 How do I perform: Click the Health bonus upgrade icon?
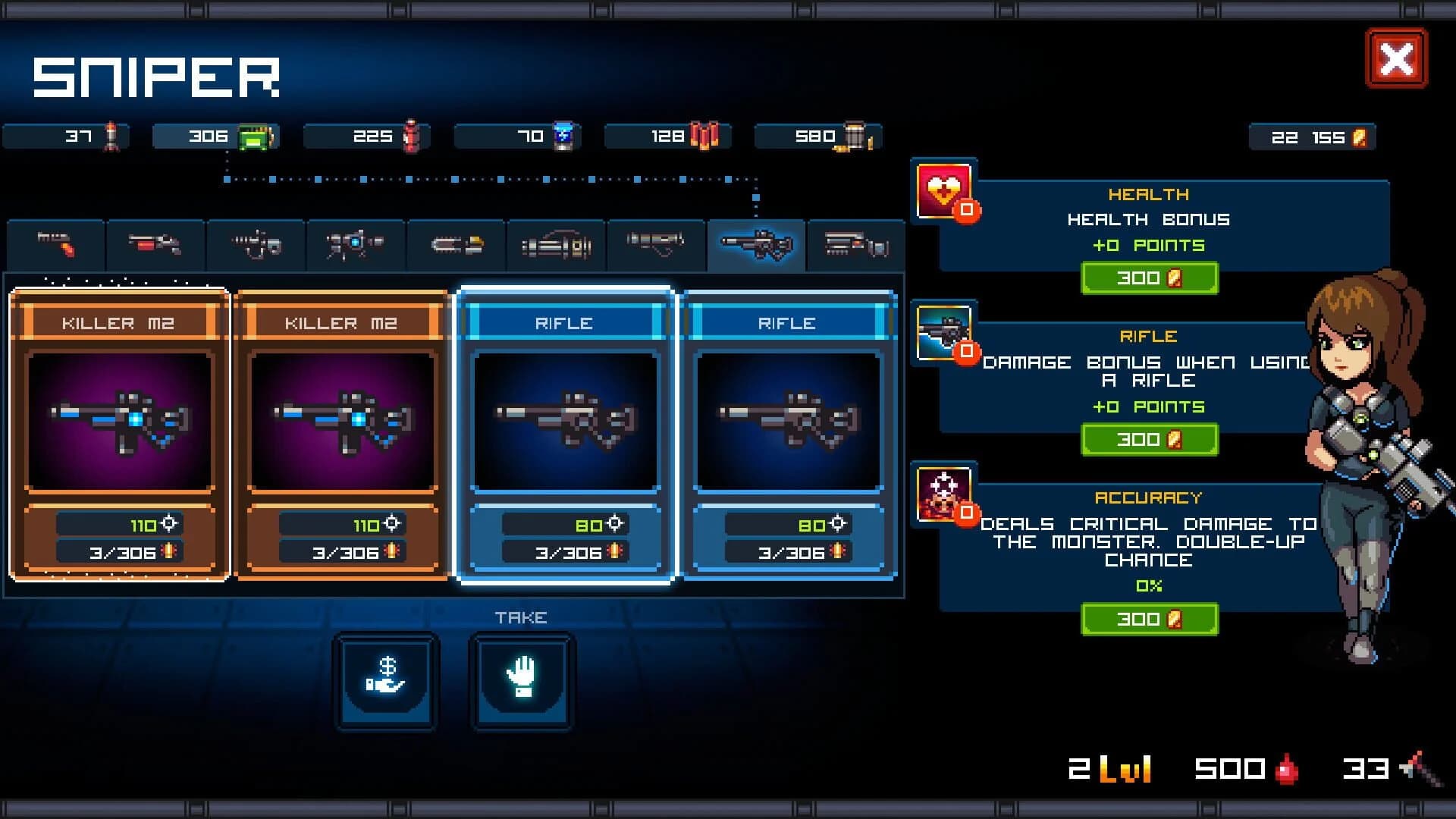pyautogui.click(x=943, y=190)
